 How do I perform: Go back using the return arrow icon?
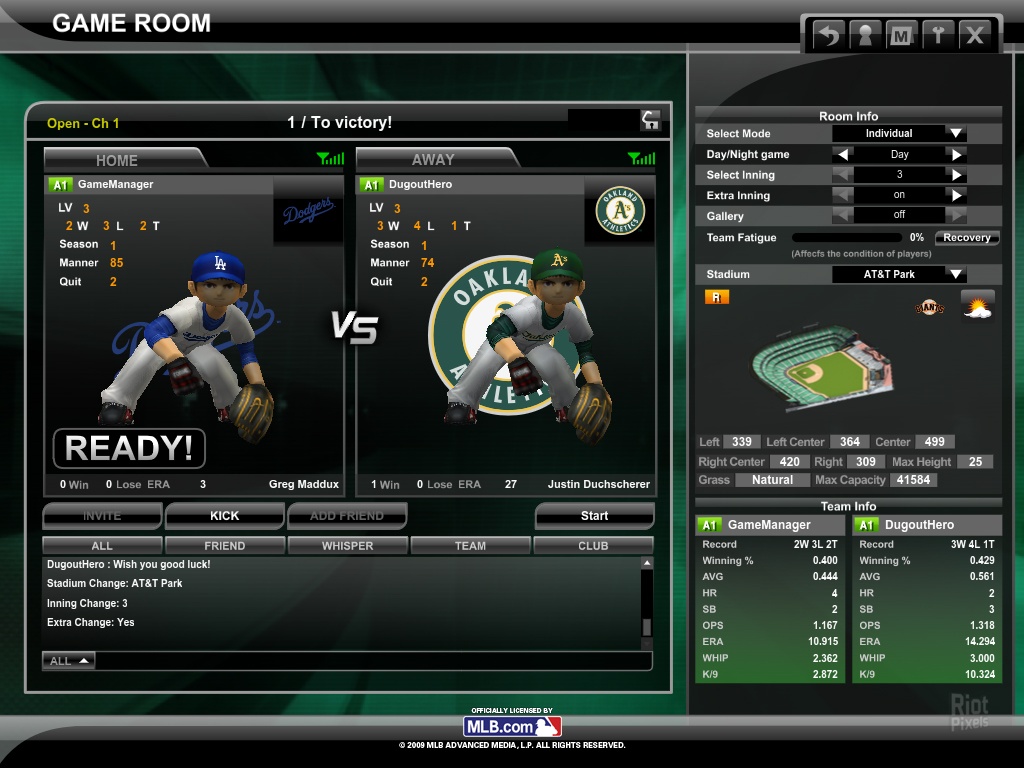(829, 36)
